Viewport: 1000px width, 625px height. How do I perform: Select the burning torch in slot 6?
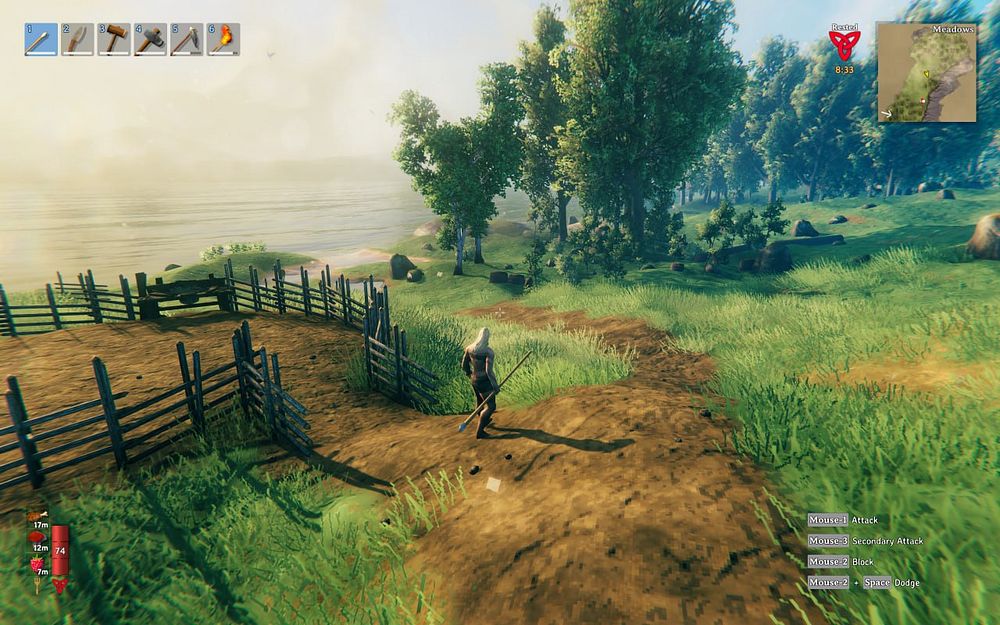coord(223,39)
